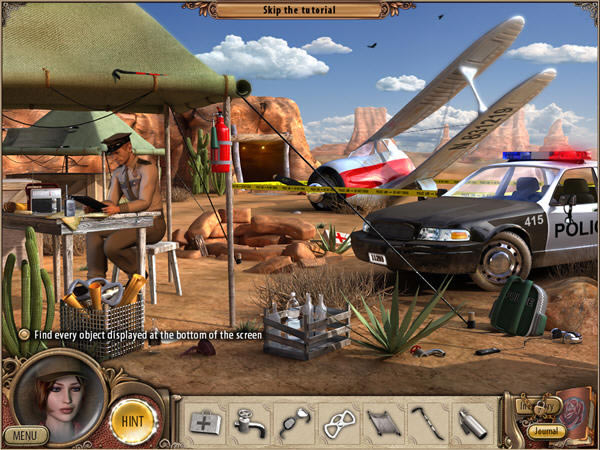Select the flashlight item slot

pos(473,422)
